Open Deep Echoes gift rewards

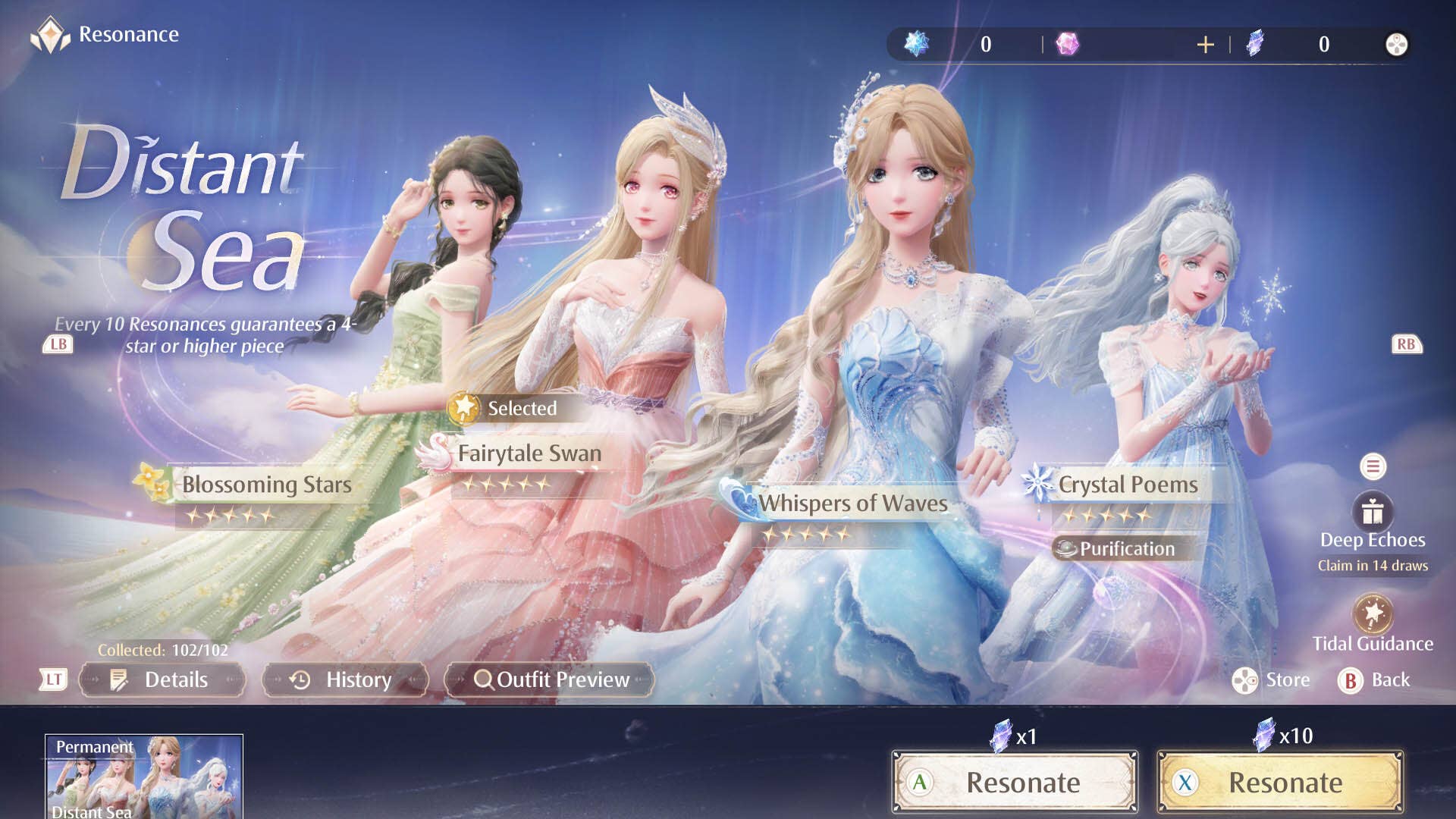click(x=1373, y=513)
